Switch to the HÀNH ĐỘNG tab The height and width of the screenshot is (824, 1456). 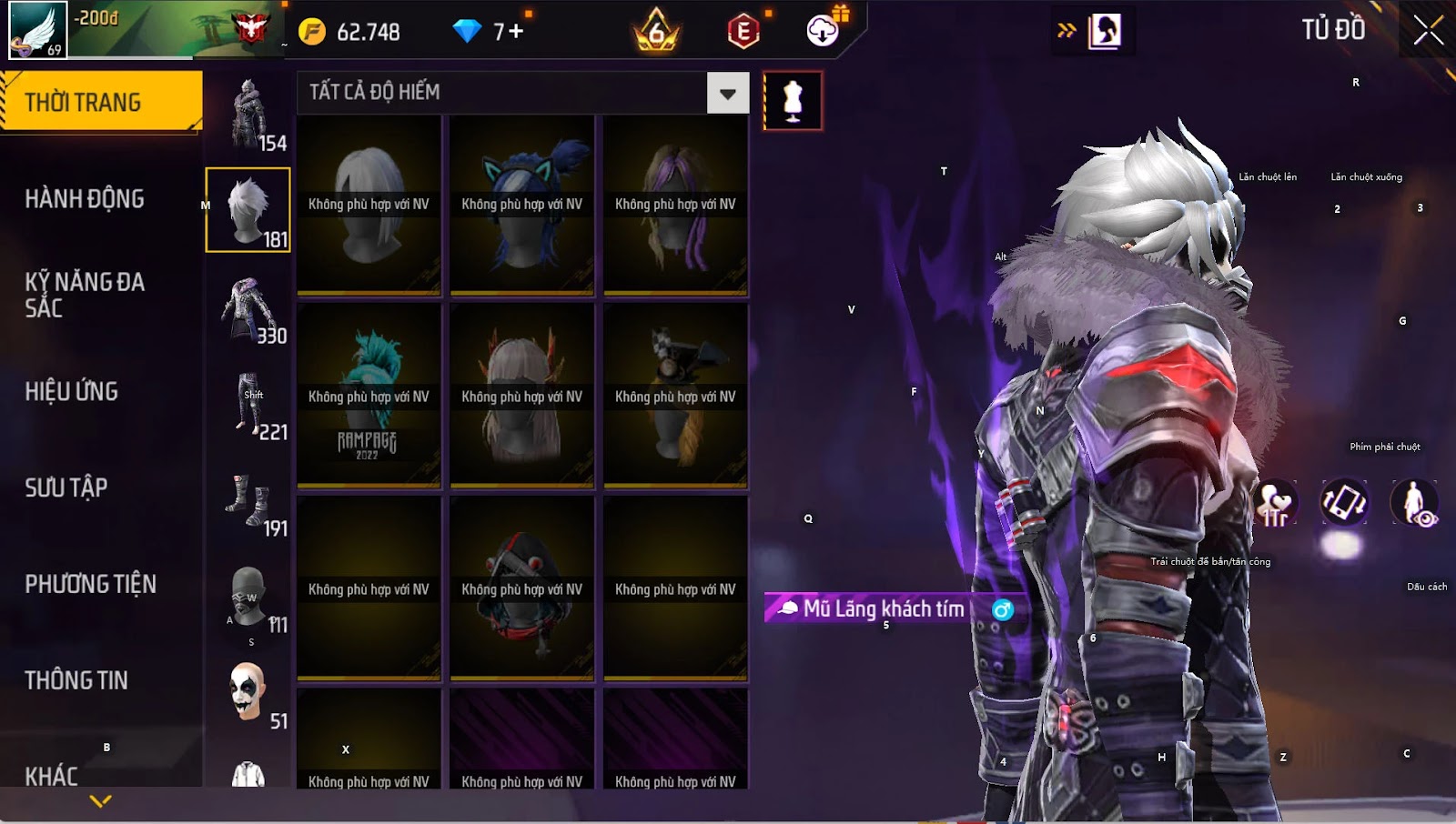click(85, 198)
